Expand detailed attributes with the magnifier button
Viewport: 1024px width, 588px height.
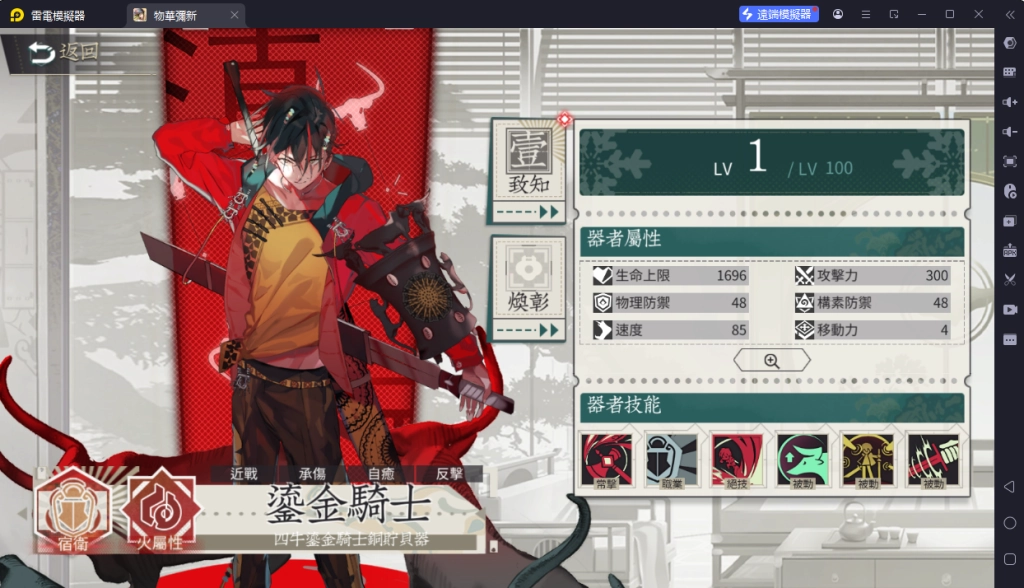771,361
